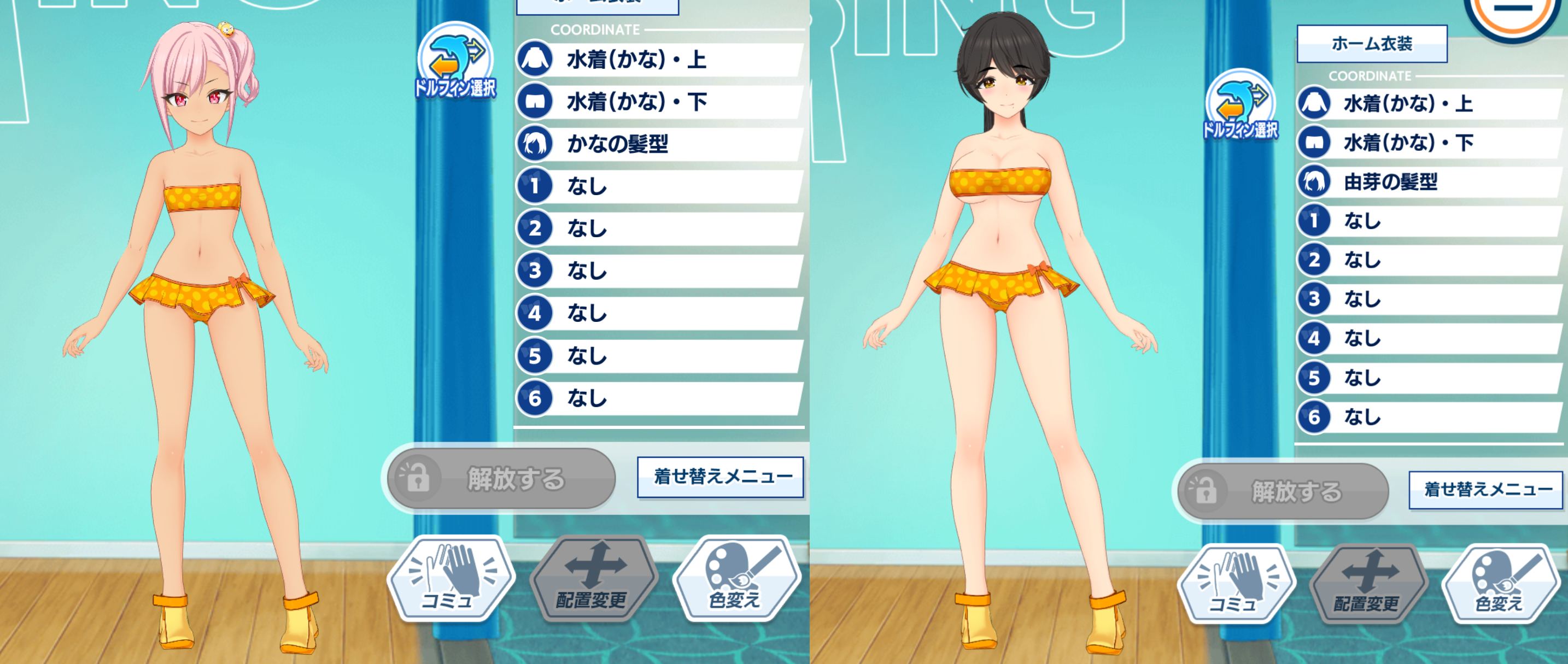Choose 水着(かな)・下 in the black-haired girl's list
Image resolution: width=1568 pixels, height=664 pixels.
(1430, 143)
